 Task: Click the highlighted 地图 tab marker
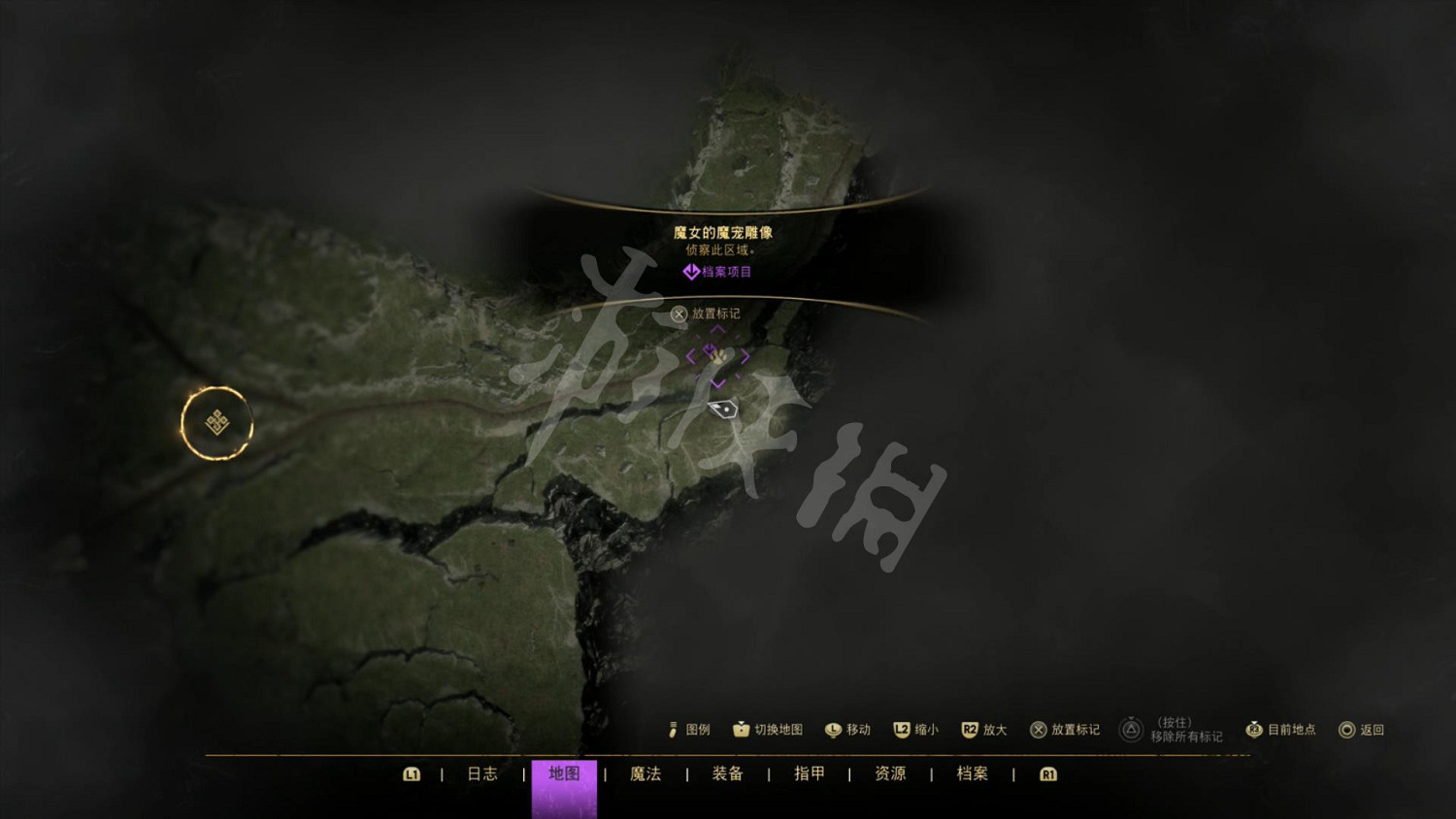(x=563, y=774)
